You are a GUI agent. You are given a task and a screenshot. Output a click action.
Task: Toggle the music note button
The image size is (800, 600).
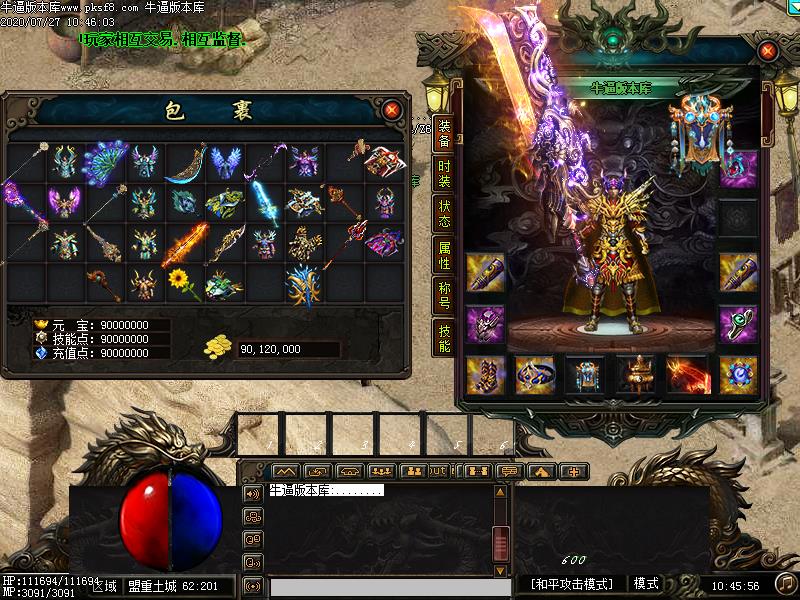tap(786, 582)
